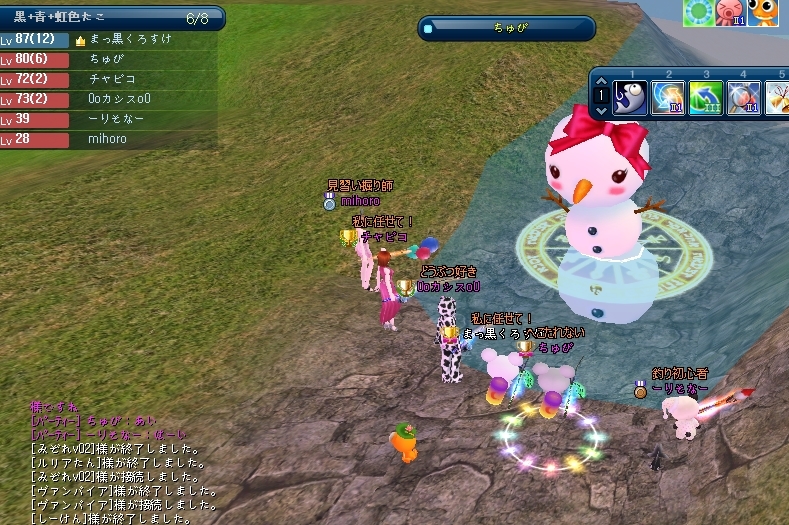This screenshot has width=789, height=525.
Task: Activate the green arrow skill in slot 3
Action: (706, 98)
